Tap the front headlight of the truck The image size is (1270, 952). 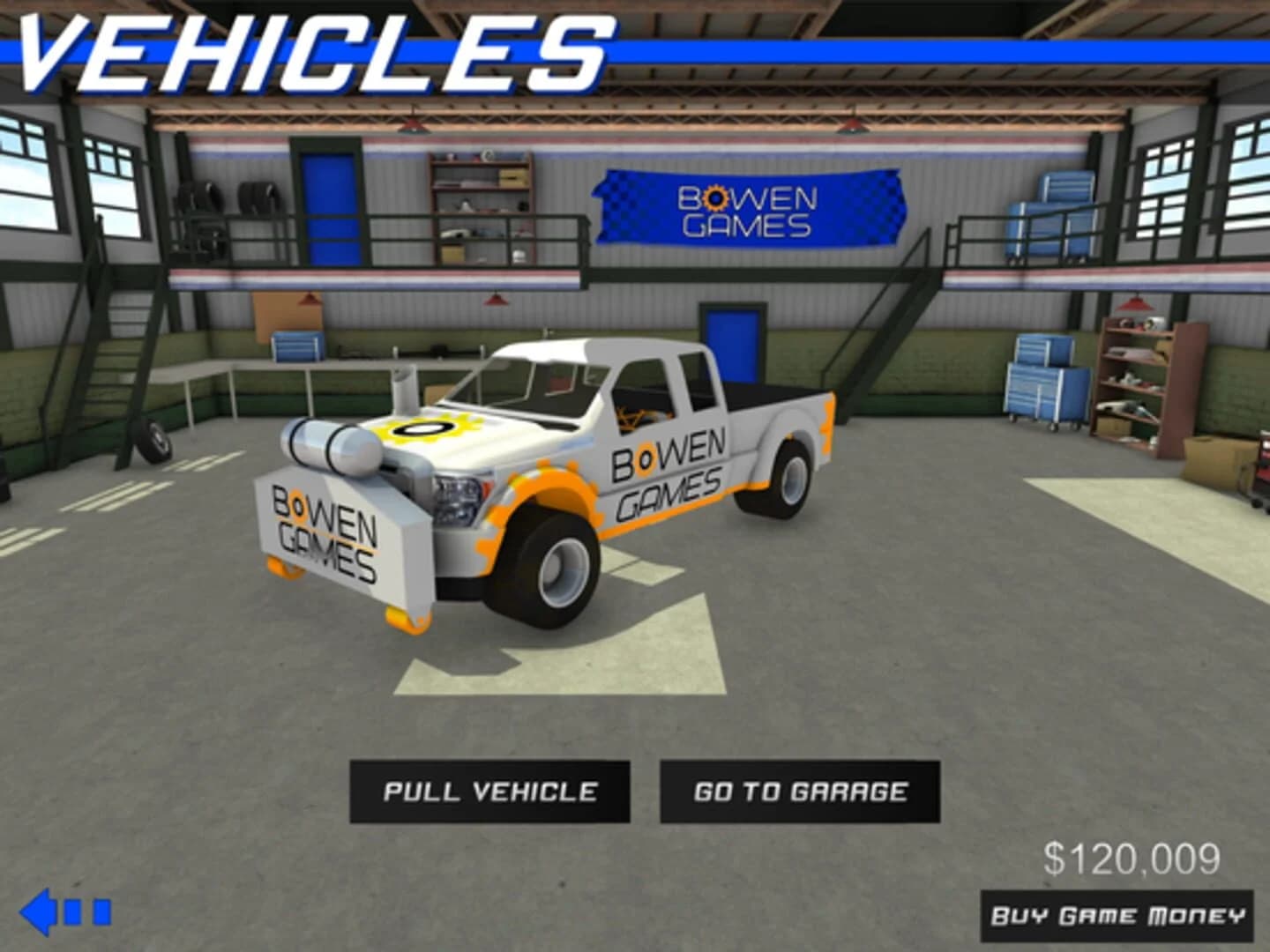455,494
